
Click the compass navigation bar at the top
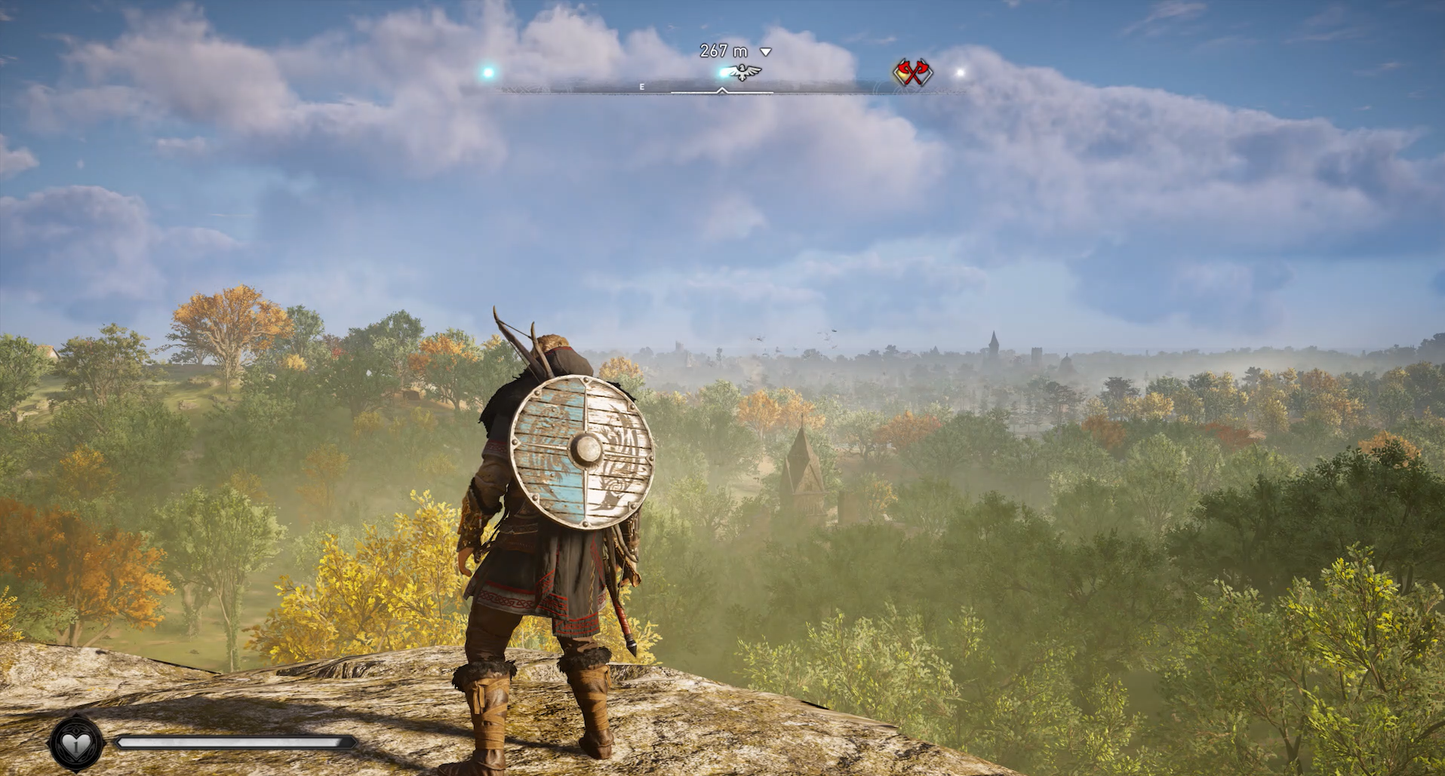[720, 88]
